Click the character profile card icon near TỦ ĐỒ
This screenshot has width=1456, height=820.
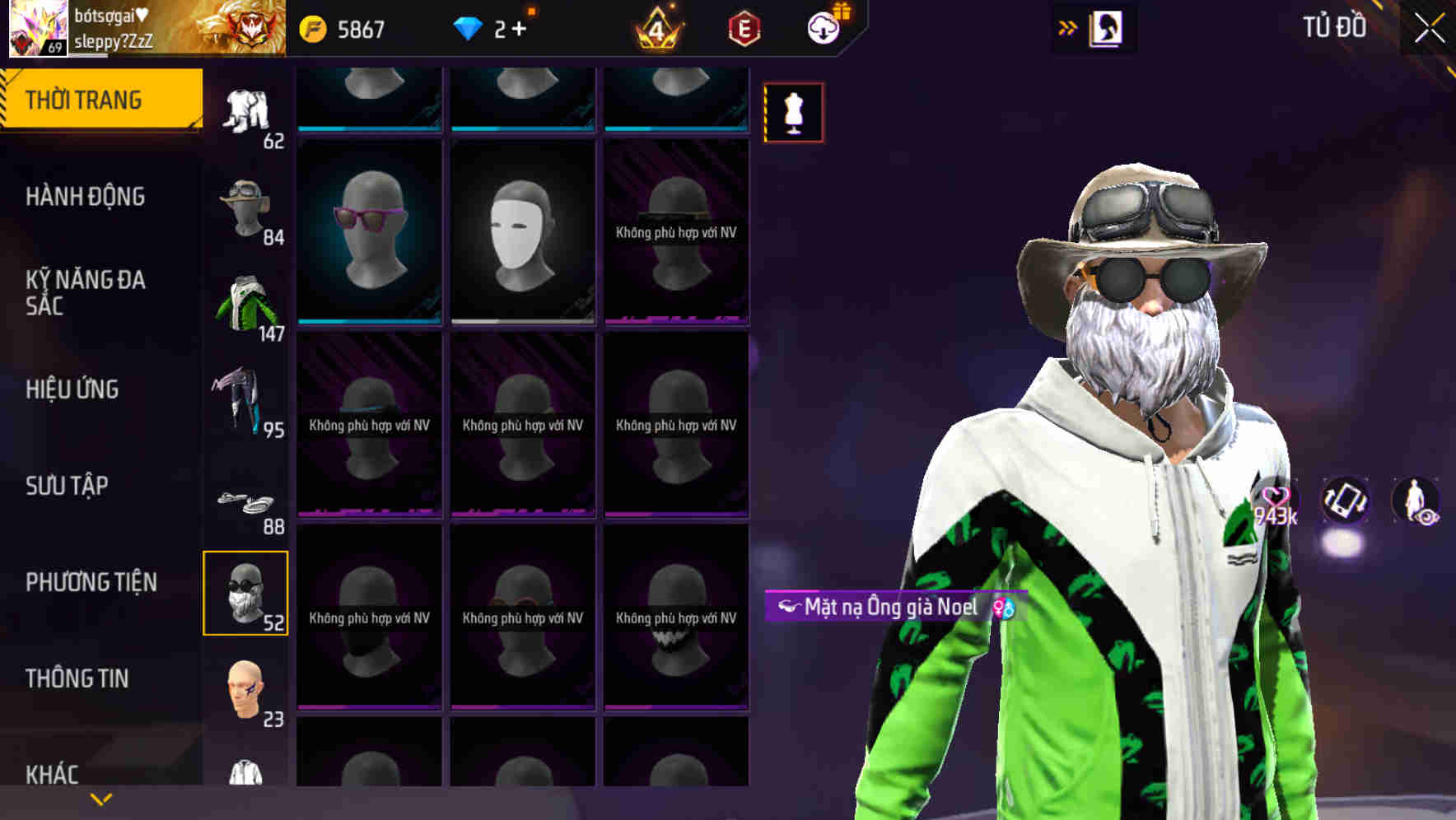coord(1107,27)
